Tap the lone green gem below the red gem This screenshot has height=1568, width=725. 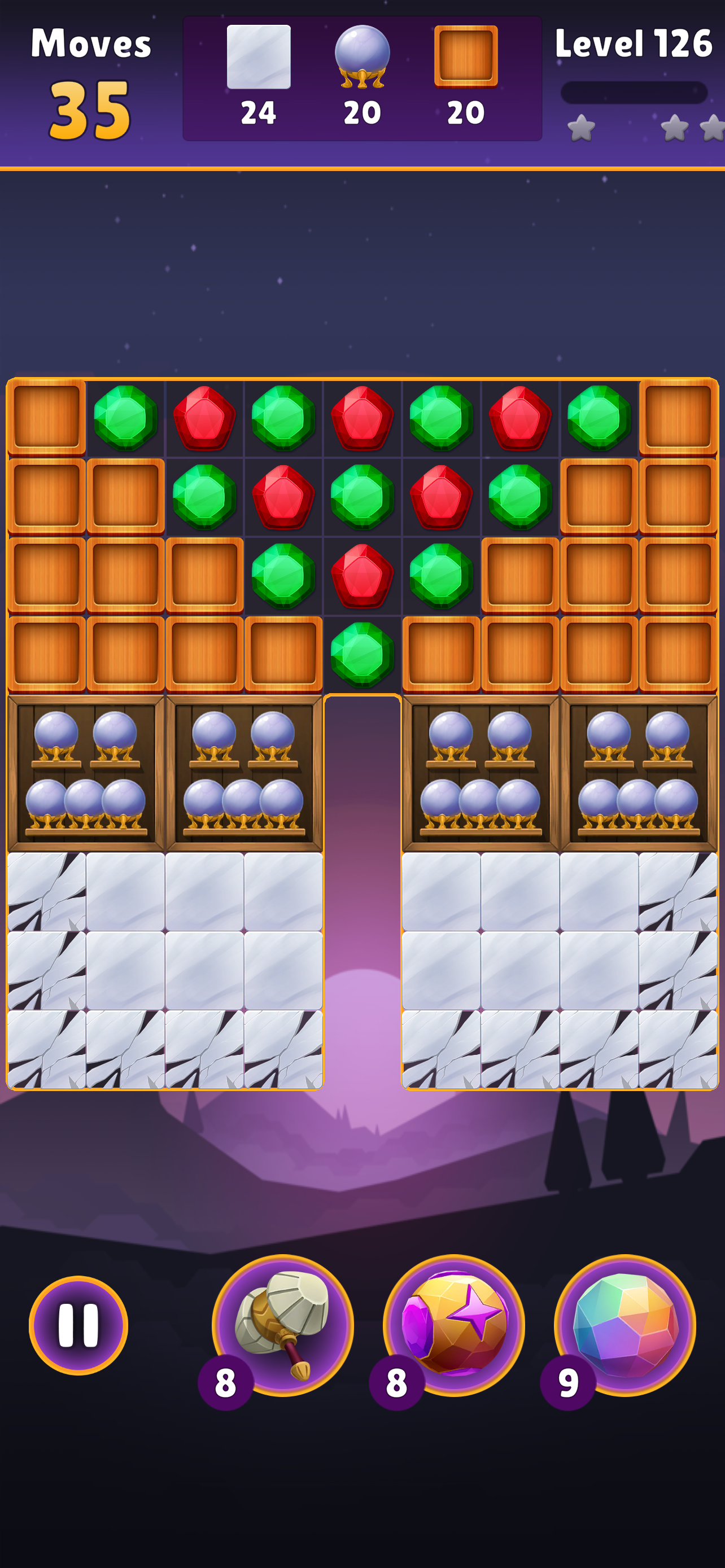pyautogui.click(x=361, y=652)
